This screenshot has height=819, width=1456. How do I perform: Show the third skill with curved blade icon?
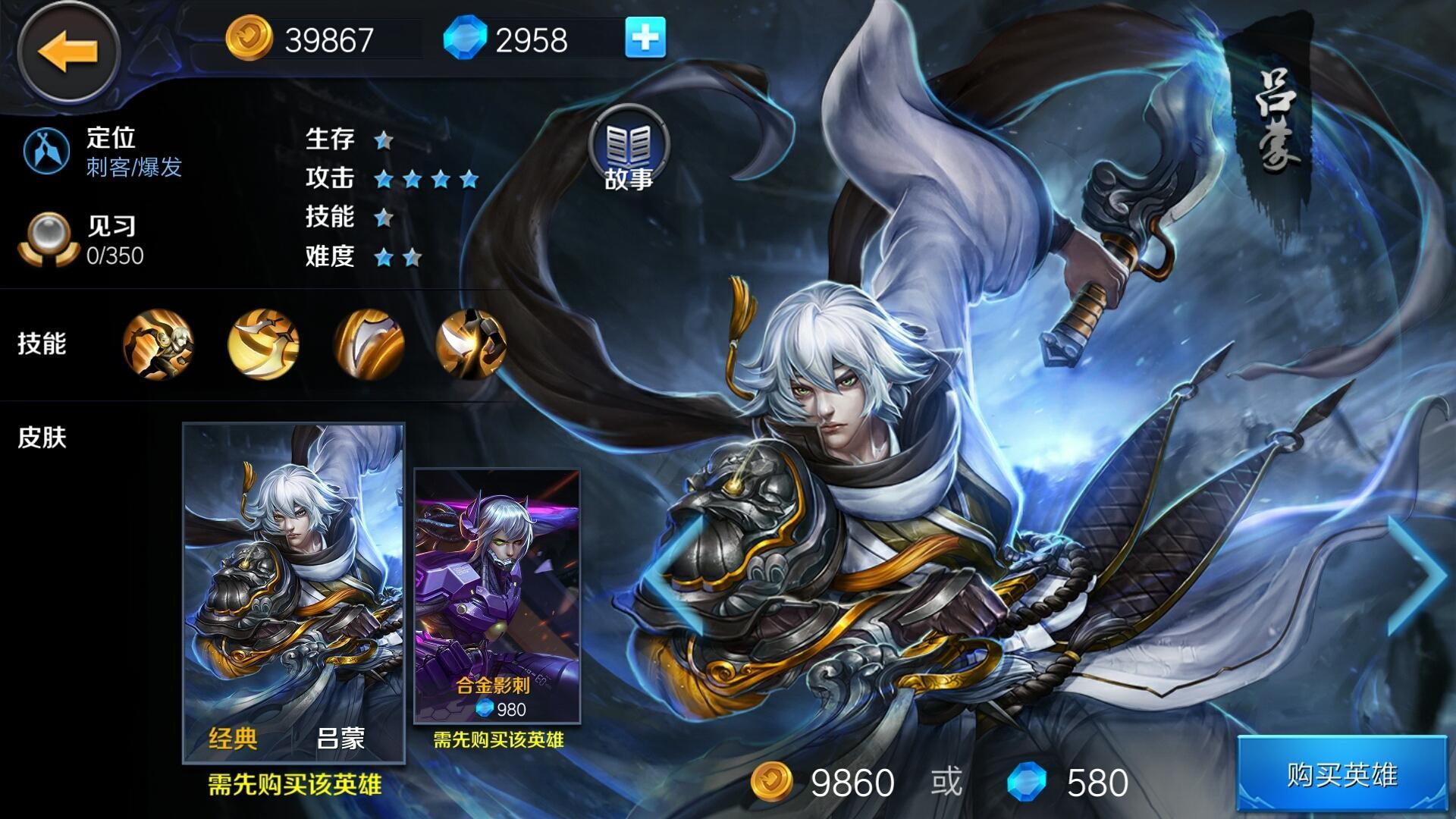tap(369, 344)
